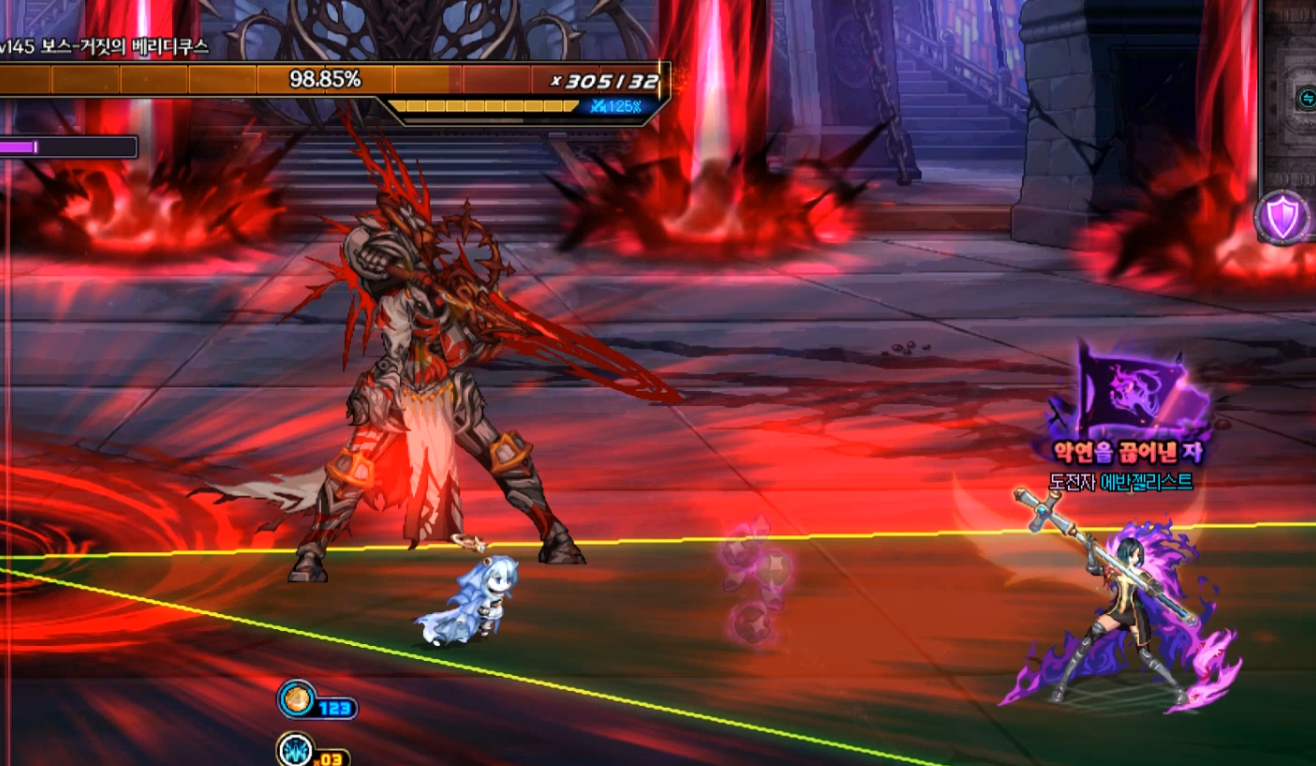Screen dimensions: 1316x766
Task: Activate the purple shield icon
Action: [1282, 216]
